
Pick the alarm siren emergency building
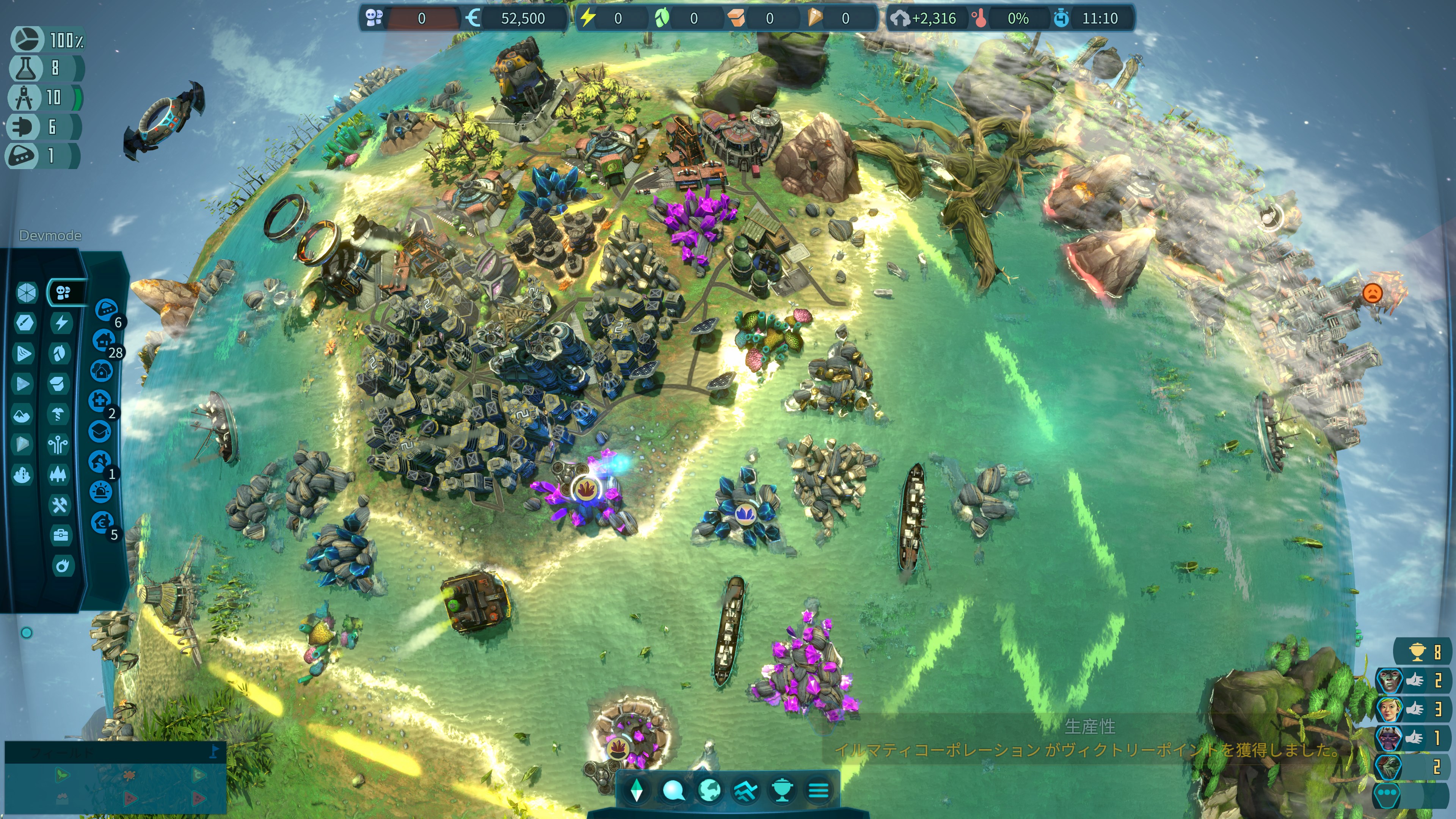tap(100, 492)
